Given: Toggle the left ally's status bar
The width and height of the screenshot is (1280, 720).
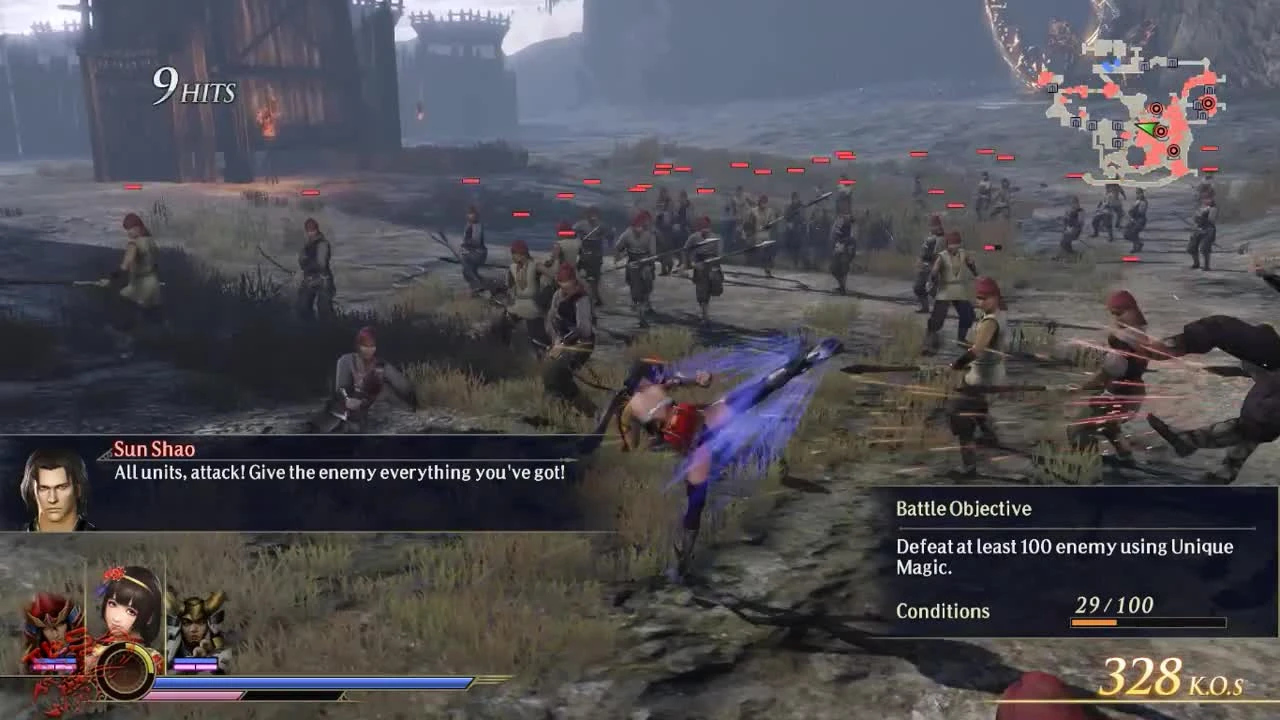Looking at the screenshot, I should (53, 663).
